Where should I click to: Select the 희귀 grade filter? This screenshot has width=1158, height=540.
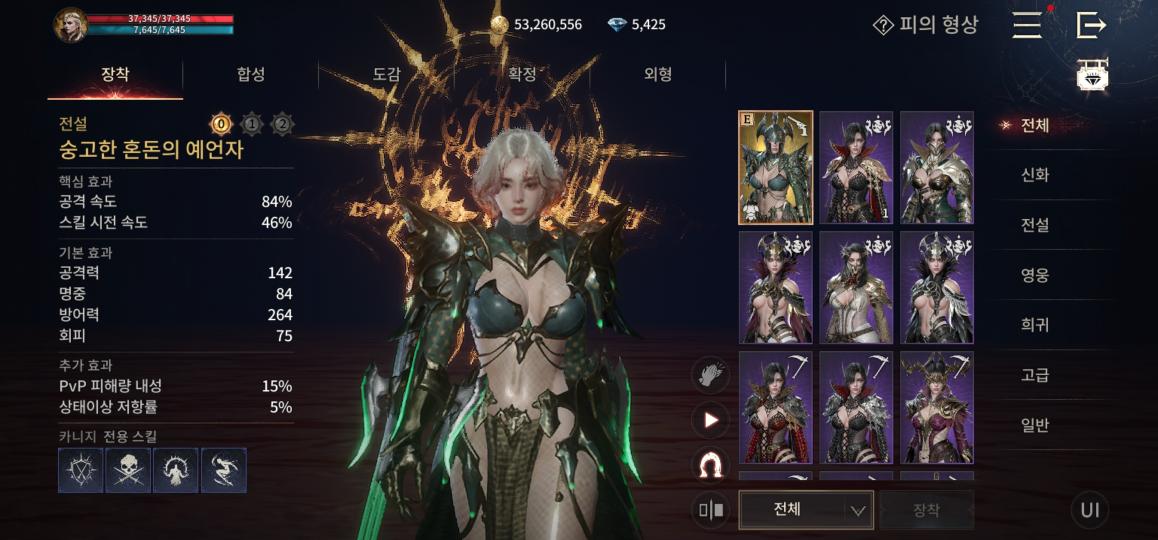[1034, 325]
